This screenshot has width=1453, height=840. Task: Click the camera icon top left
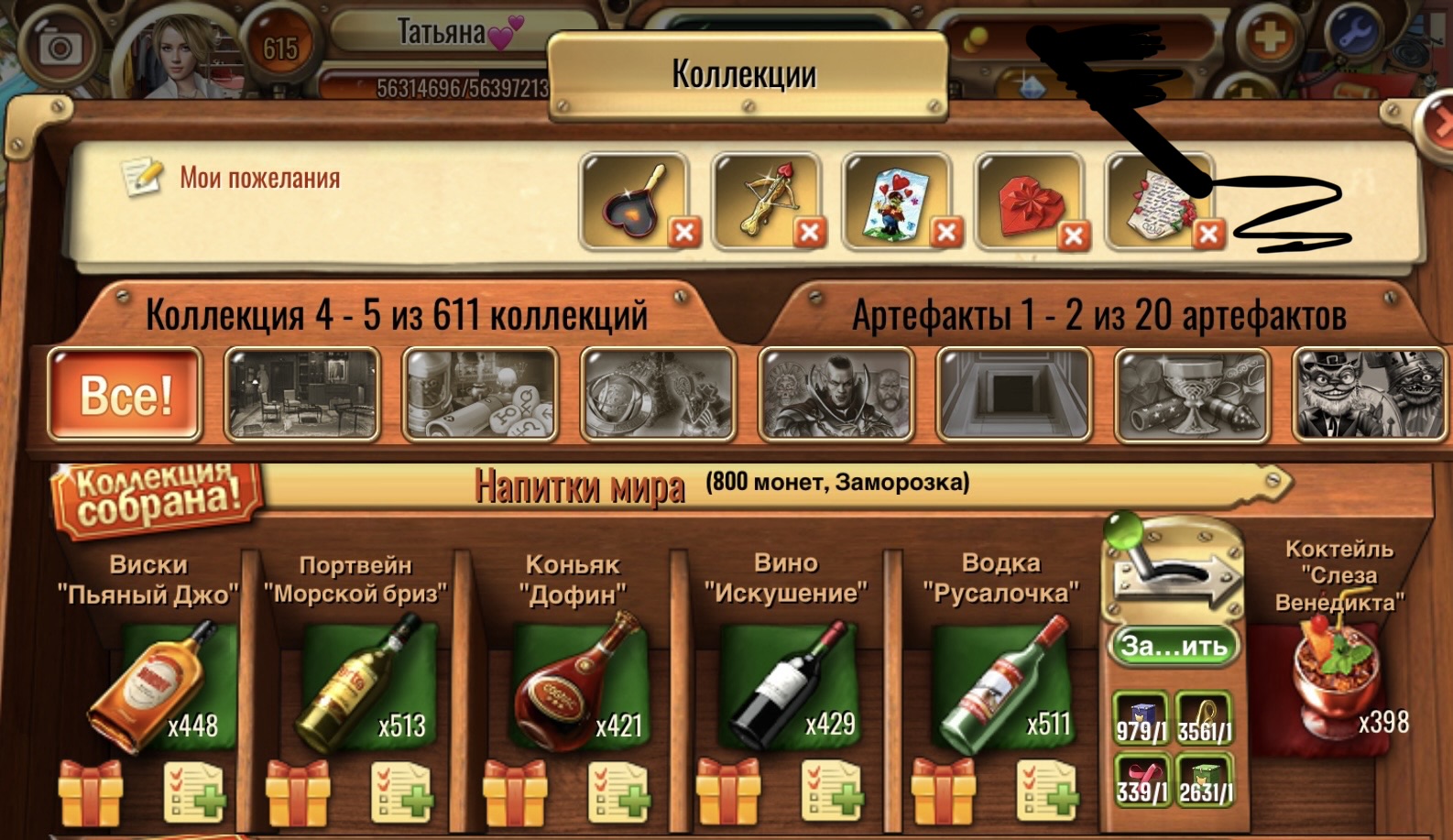[60, 44]
